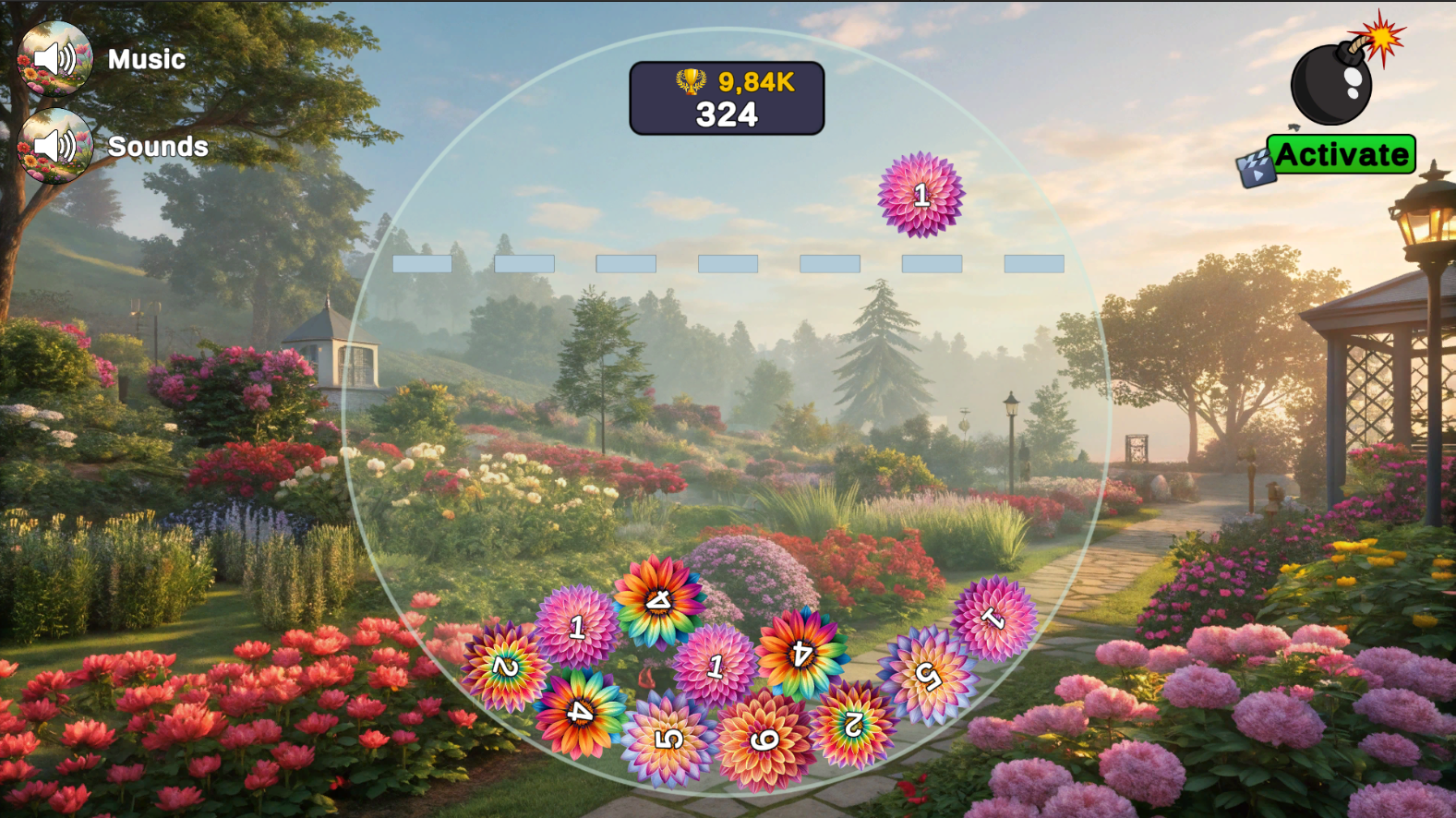This screenshot has width=1456, height=818.
Task: Tap the gold trophy icon above the score
Action: 690,81
